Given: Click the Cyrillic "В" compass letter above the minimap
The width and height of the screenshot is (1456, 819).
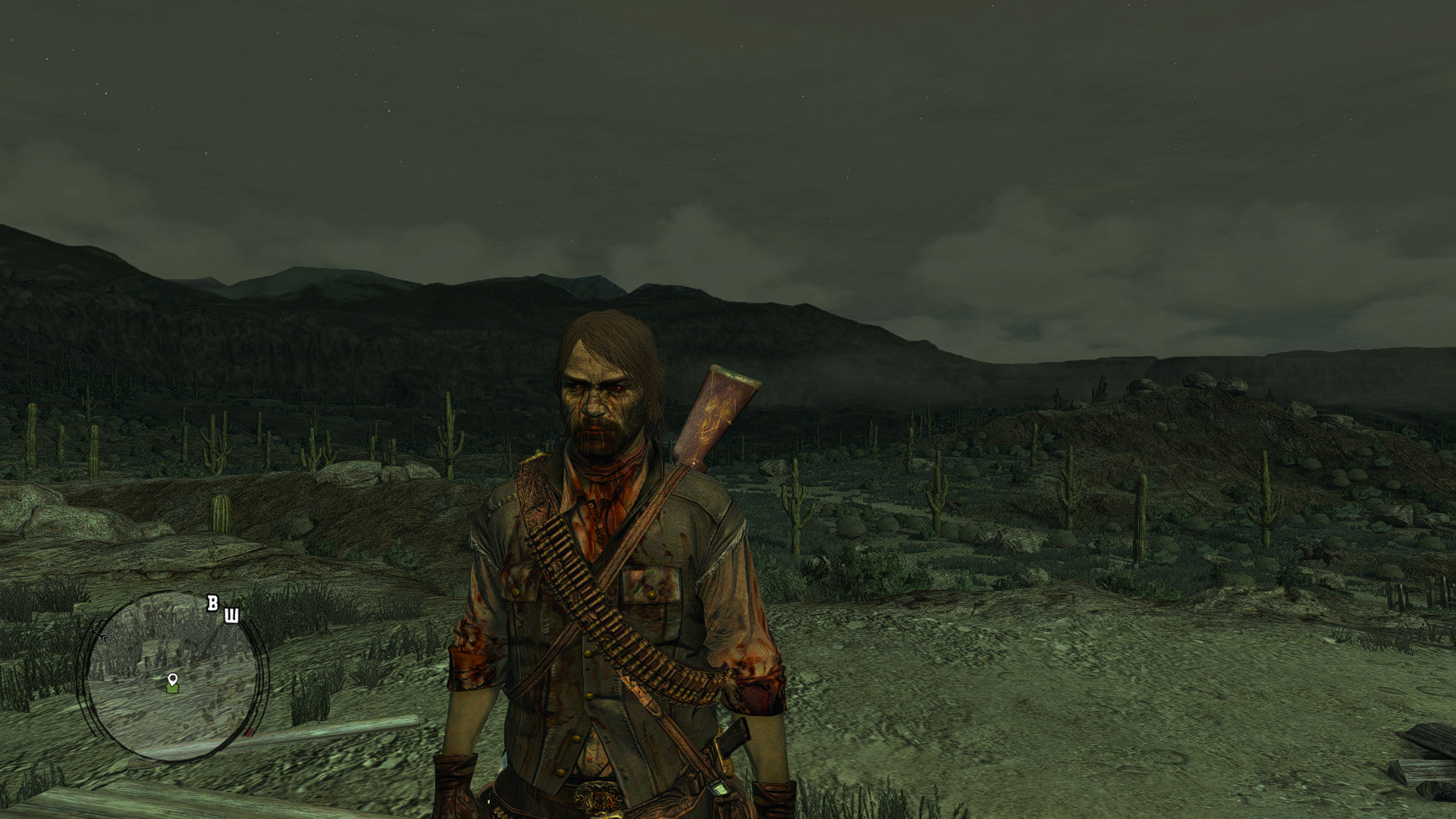Looking at the screenshot, I should tap(213, 603).
